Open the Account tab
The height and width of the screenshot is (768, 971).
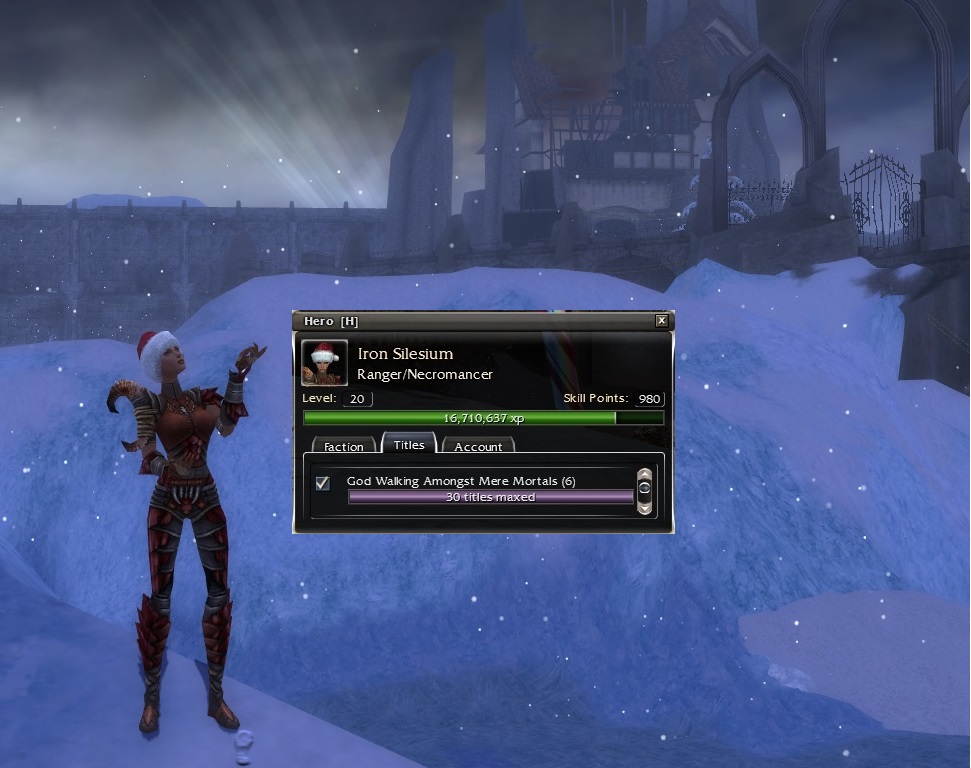[478, 447]
